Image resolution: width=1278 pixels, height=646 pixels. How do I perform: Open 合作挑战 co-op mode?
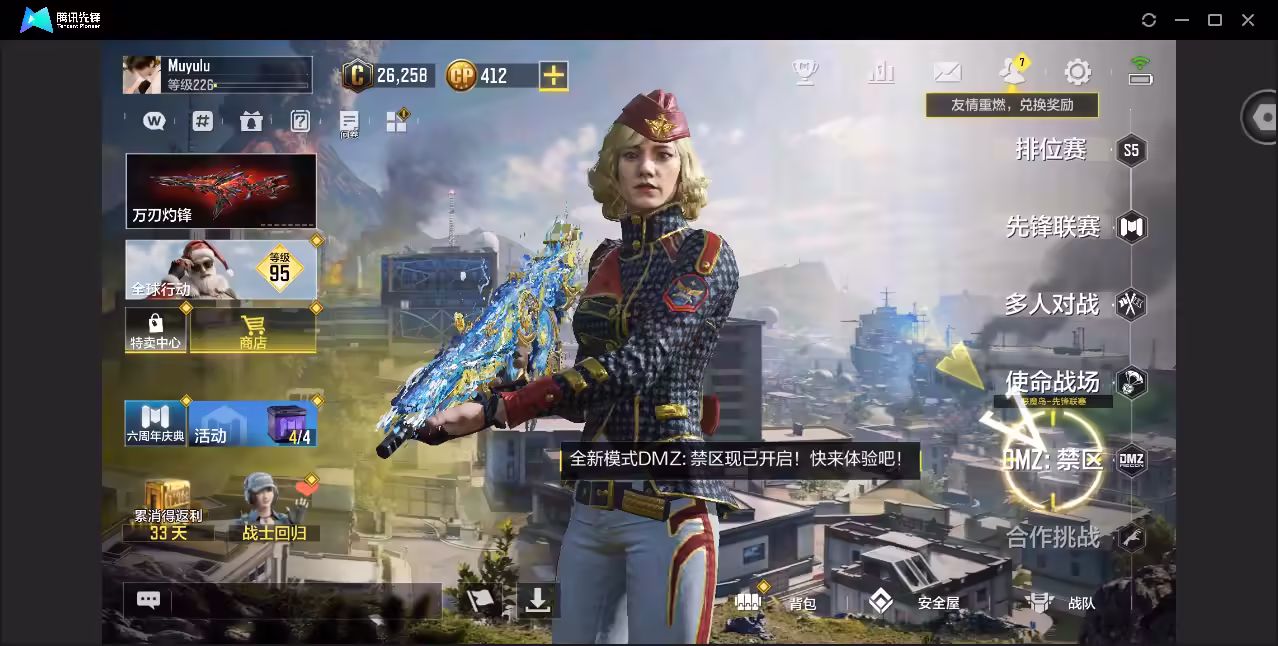coord(1053,537)
